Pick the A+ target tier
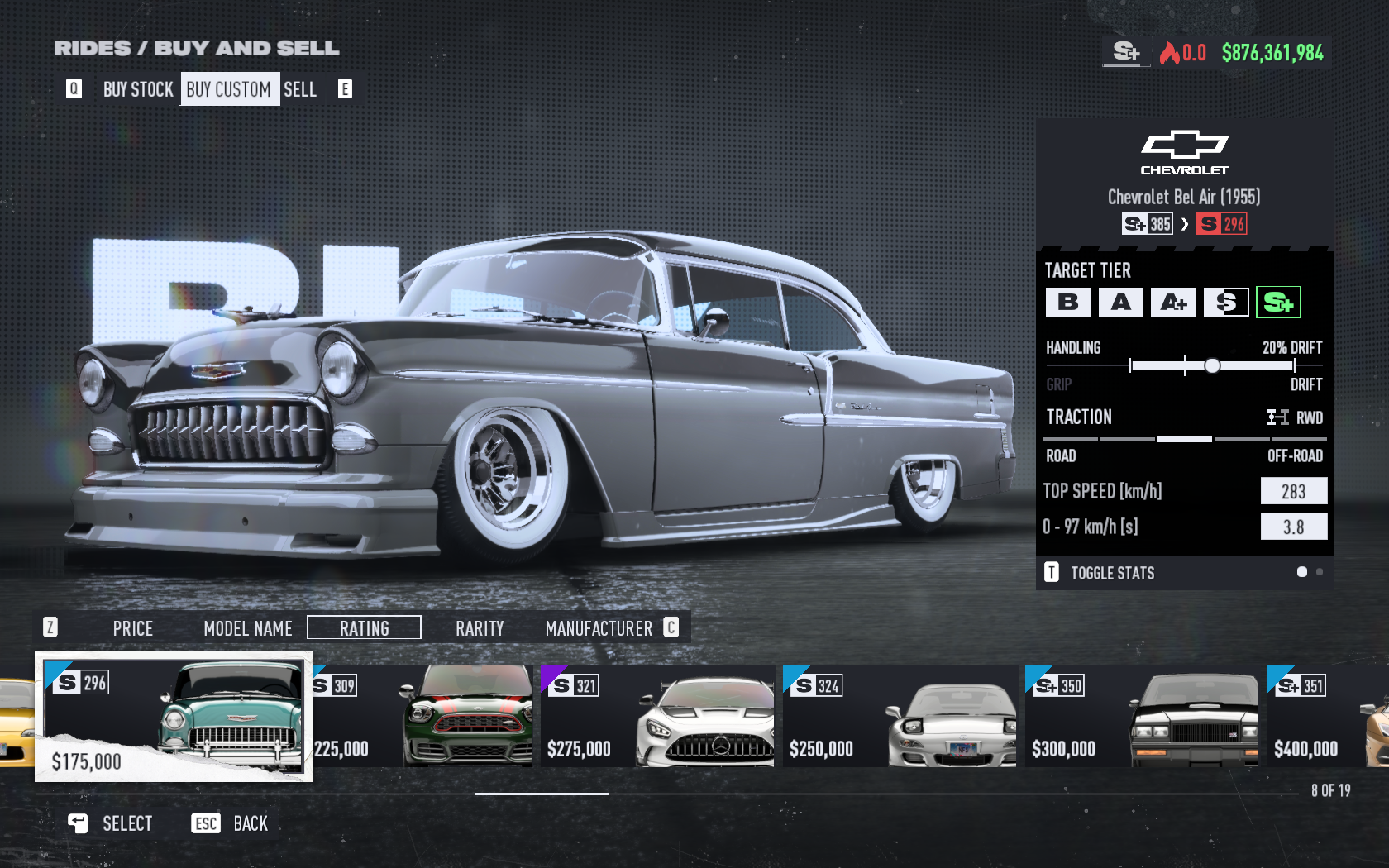Image resolution: width=1389 pixels, height=868 pixels. (1173, 303)
